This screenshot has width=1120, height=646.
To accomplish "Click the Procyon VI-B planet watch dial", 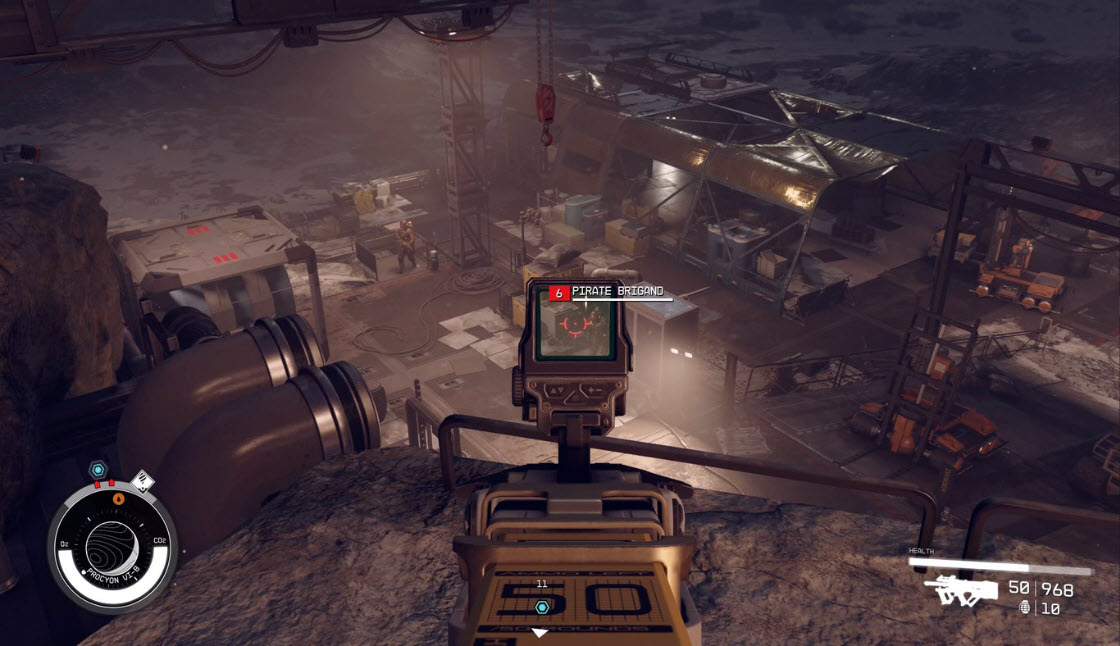I will [x=112, y=541].
